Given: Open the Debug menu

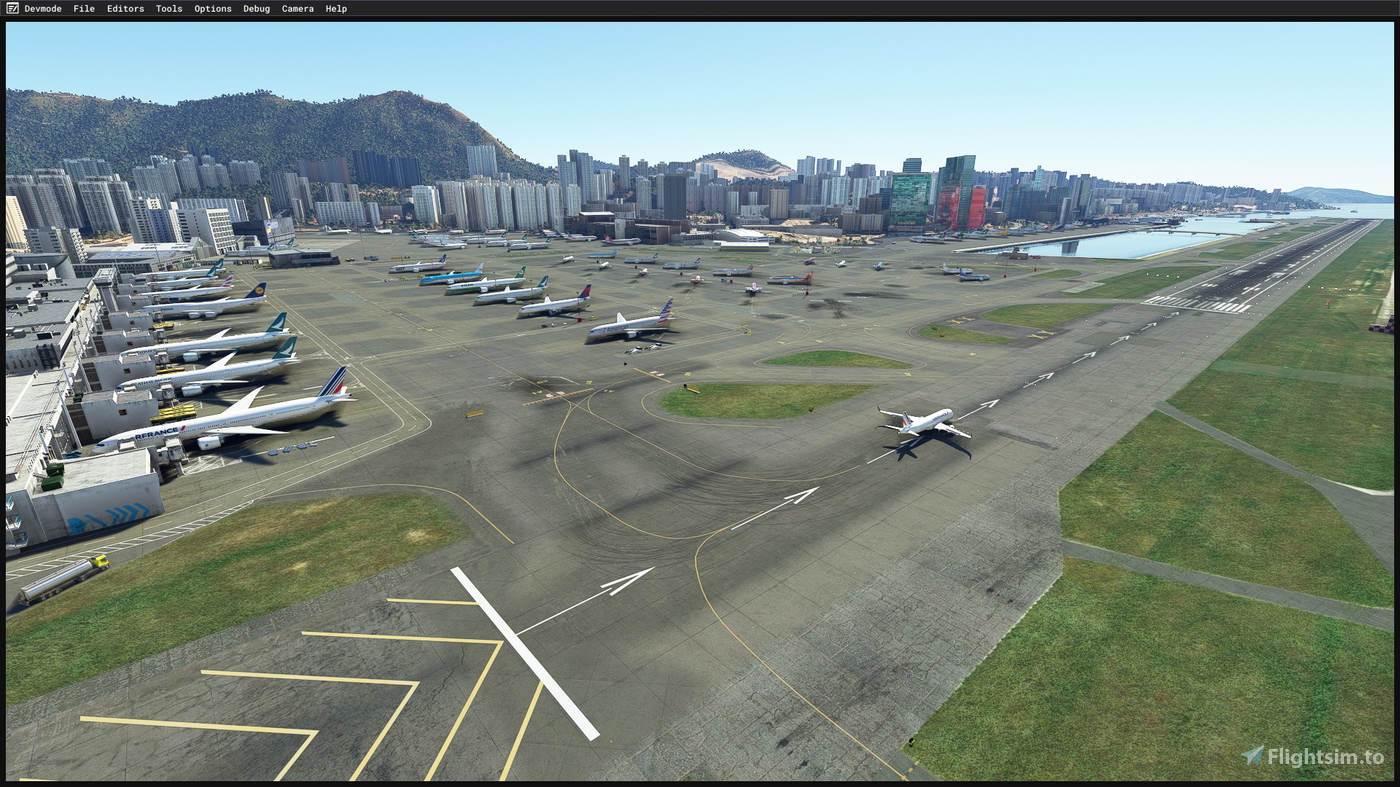Looking at the screenshot, I should 255,8.
